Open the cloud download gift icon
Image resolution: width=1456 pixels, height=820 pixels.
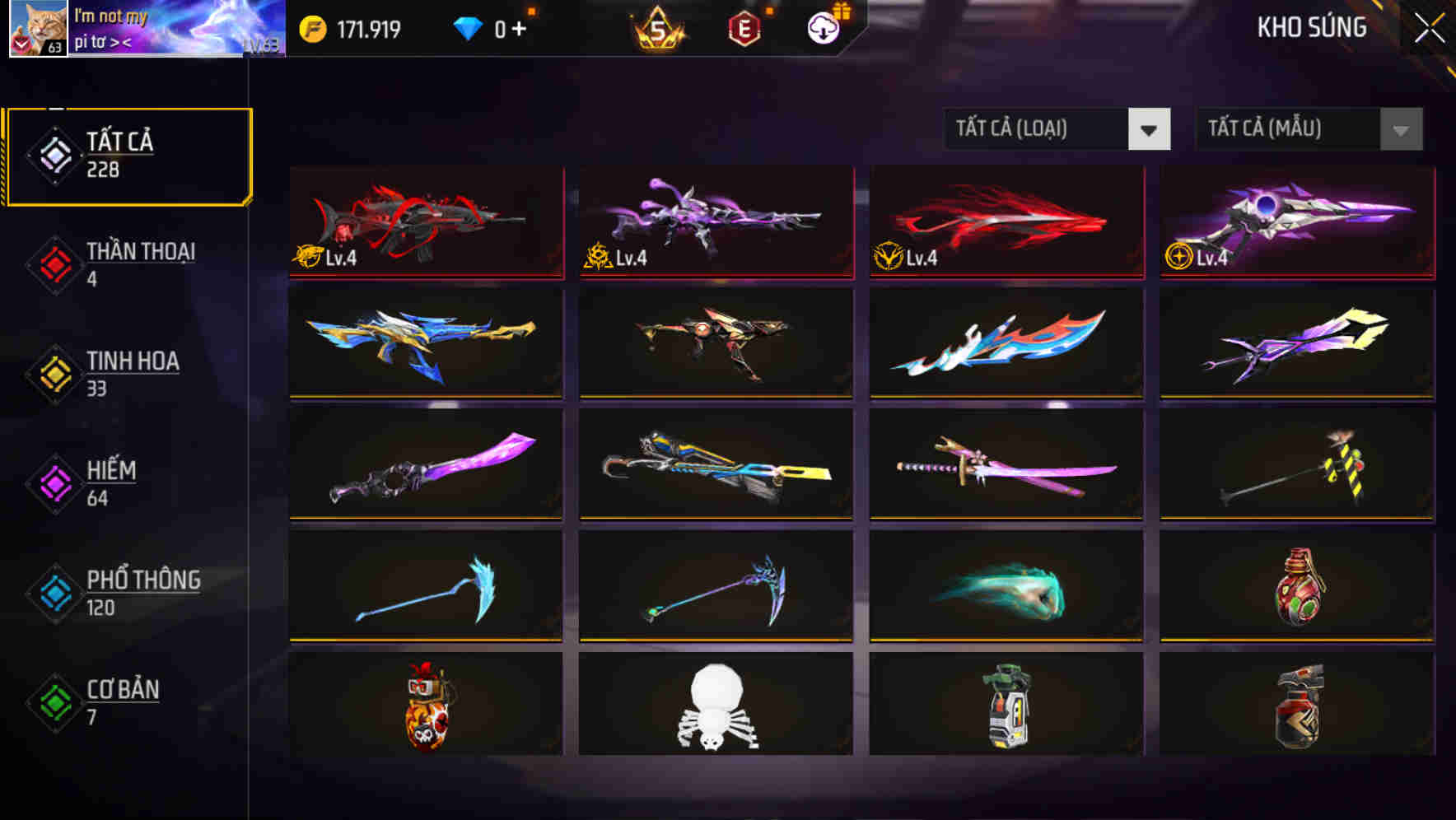point(821,27)
